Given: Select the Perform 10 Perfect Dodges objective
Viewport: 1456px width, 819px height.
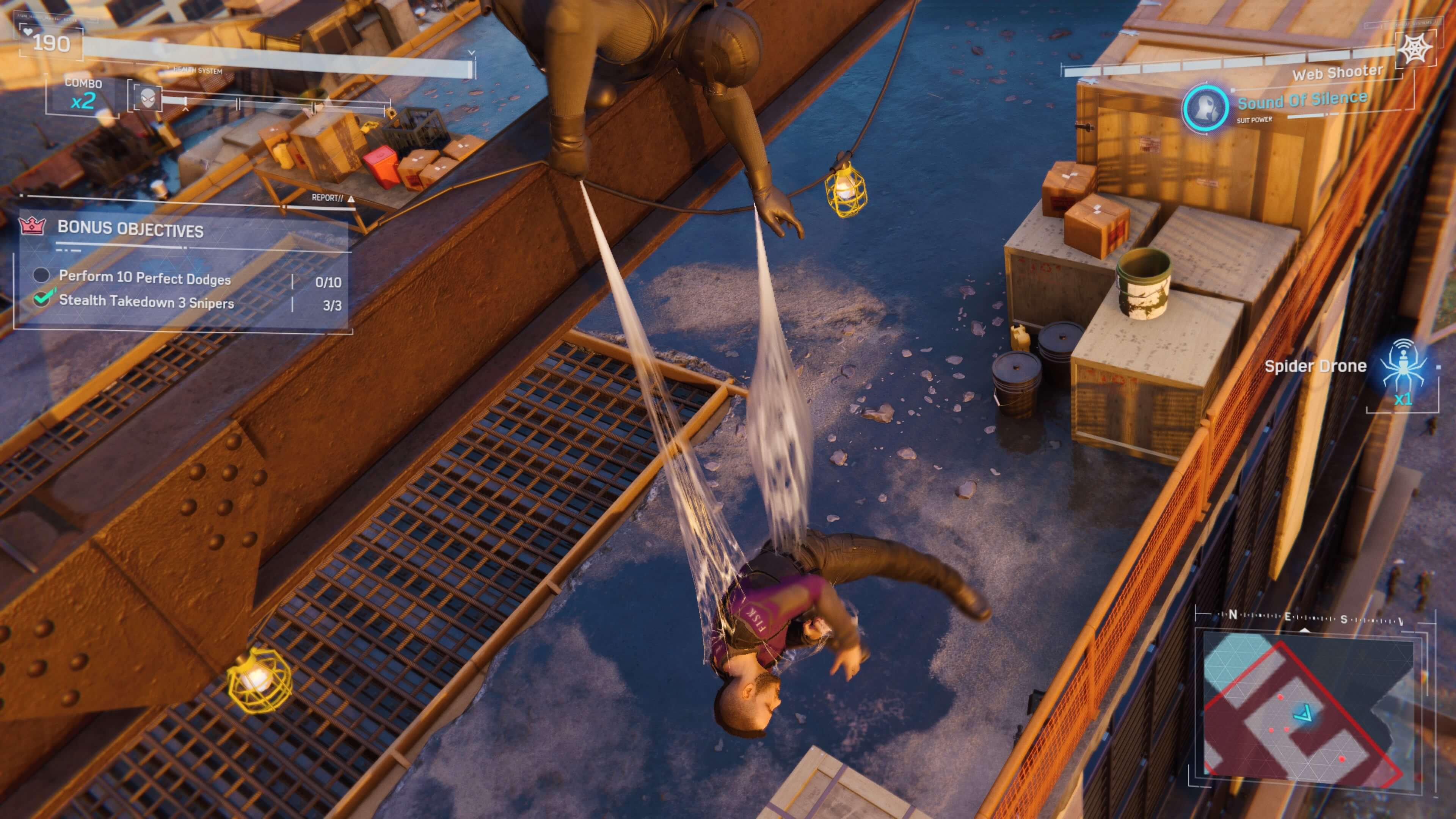Looking at the screenshot, I should click(145, 278).
